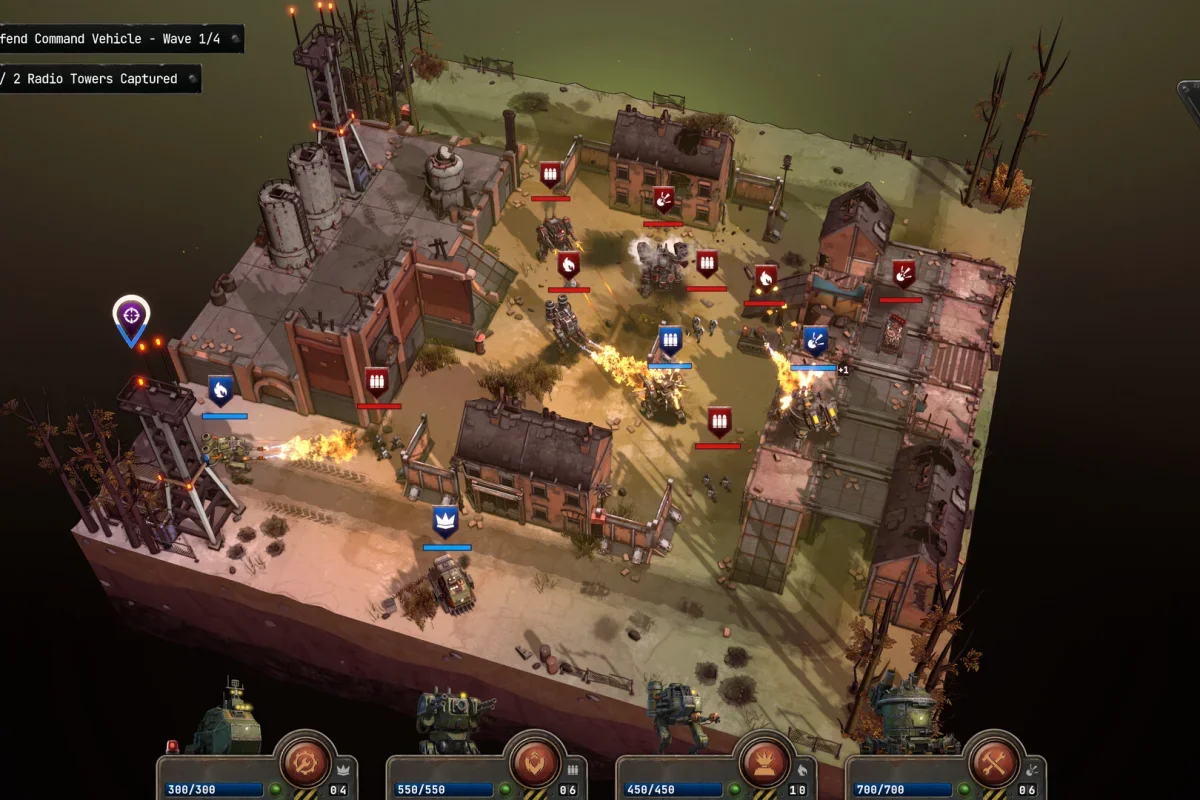Select the blue crown unit marker

pyautogui.click(x=445, y=521)
